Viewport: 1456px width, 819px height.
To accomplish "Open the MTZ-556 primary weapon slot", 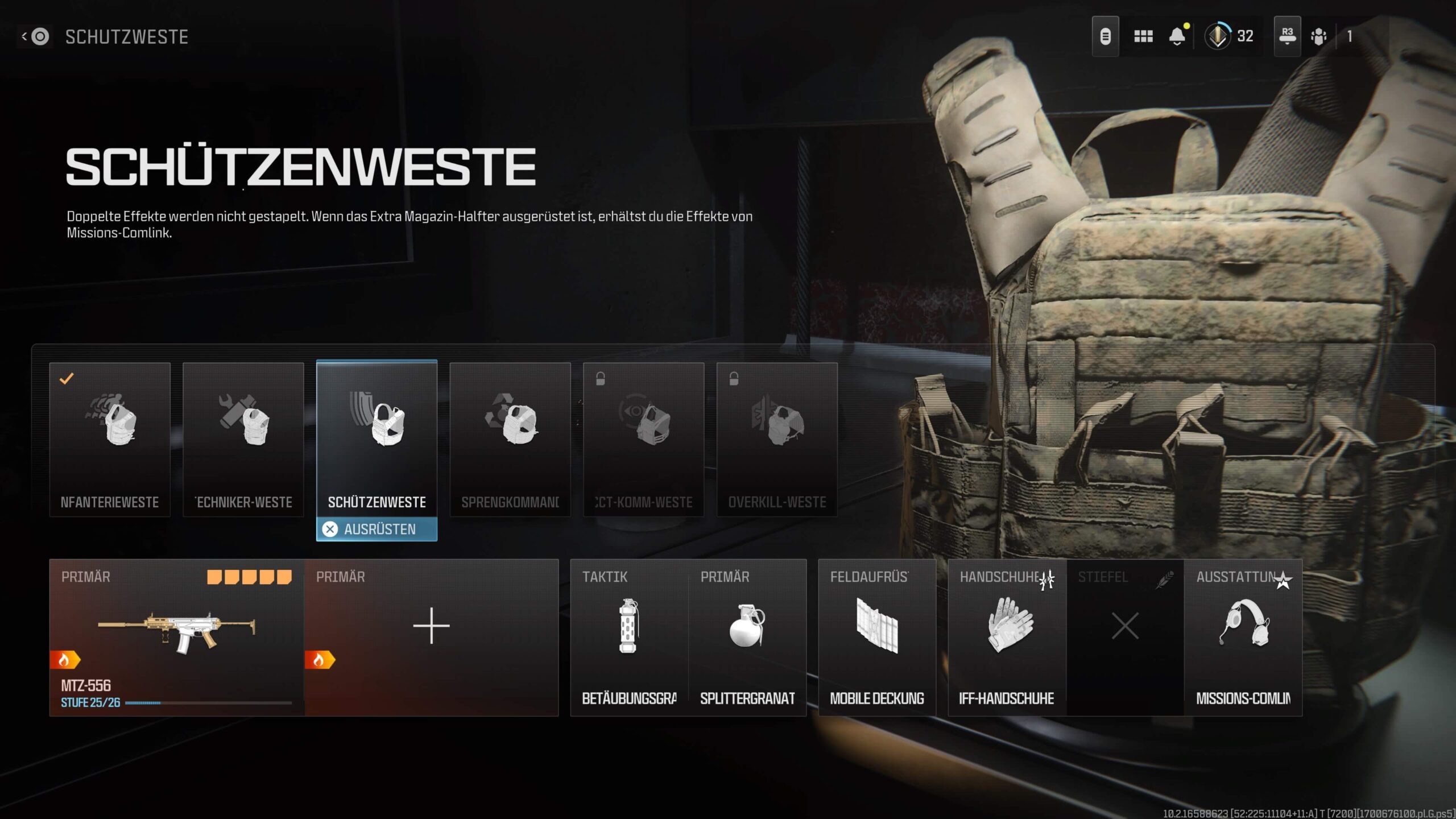I will click(x=177, y=637).
